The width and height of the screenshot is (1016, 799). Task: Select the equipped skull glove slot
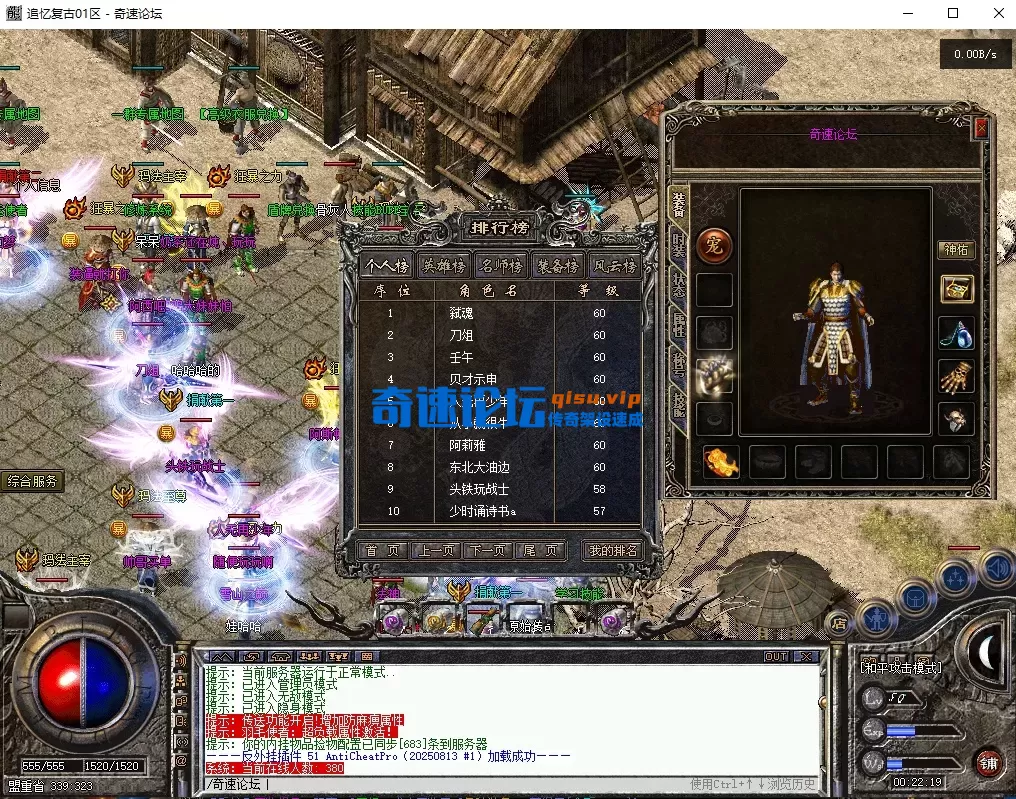[957, 377]
